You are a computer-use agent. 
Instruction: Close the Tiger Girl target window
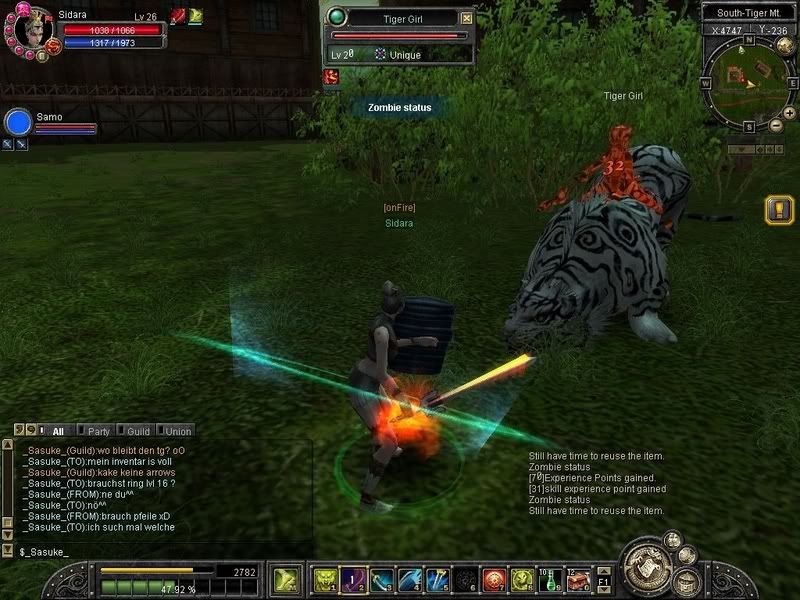click(x=465, y=18)
